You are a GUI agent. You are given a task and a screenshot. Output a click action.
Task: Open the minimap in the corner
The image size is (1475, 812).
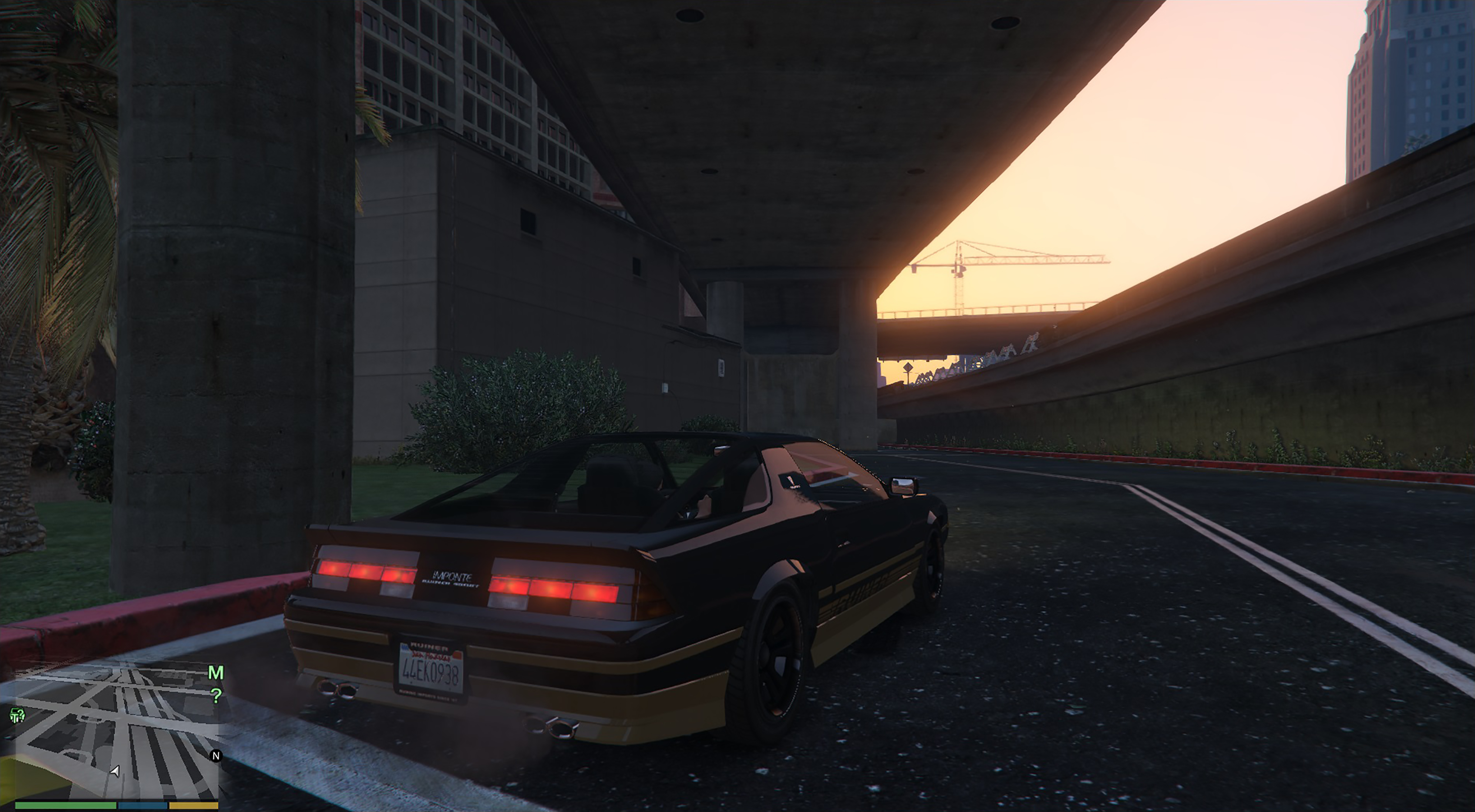point(115,735)
